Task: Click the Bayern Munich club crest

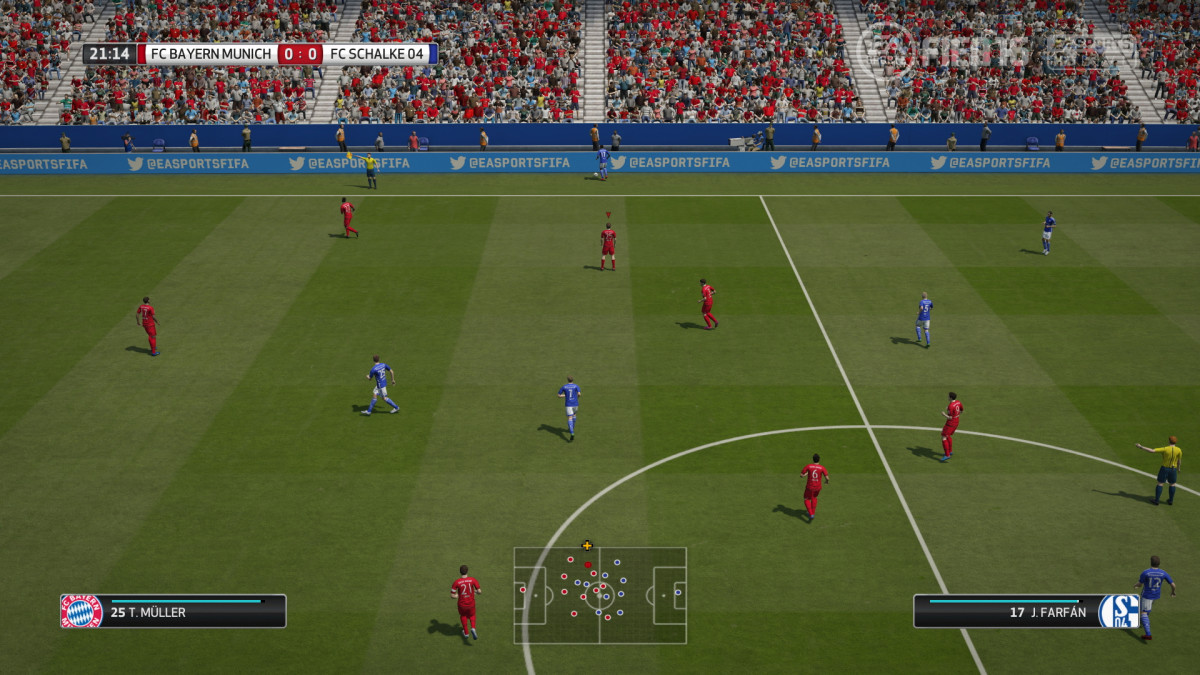Action: point(81,611)
